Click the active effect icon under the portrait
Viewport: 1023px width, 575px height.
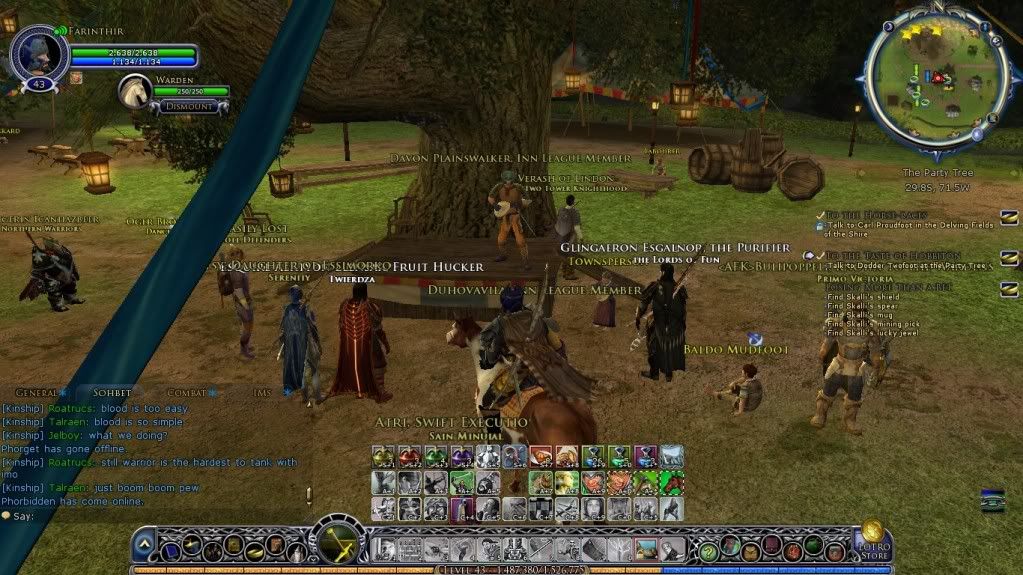point(76,78)
